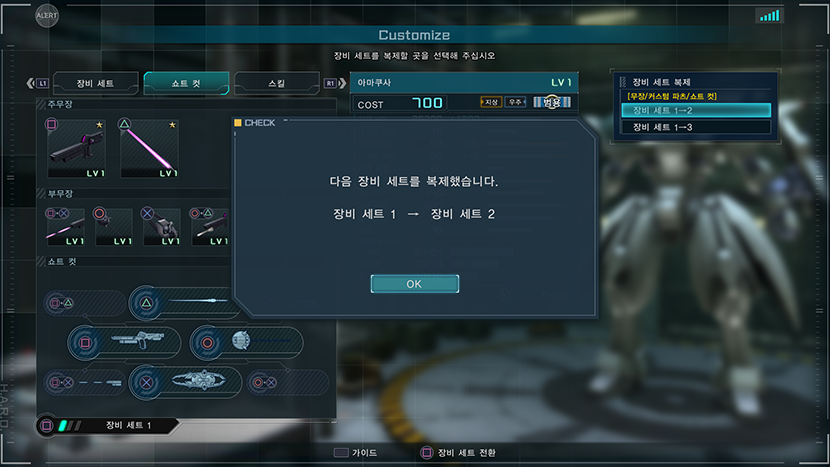Click the 장비 세트 1 set indicator
830x467 pixels.
point(108,426)
